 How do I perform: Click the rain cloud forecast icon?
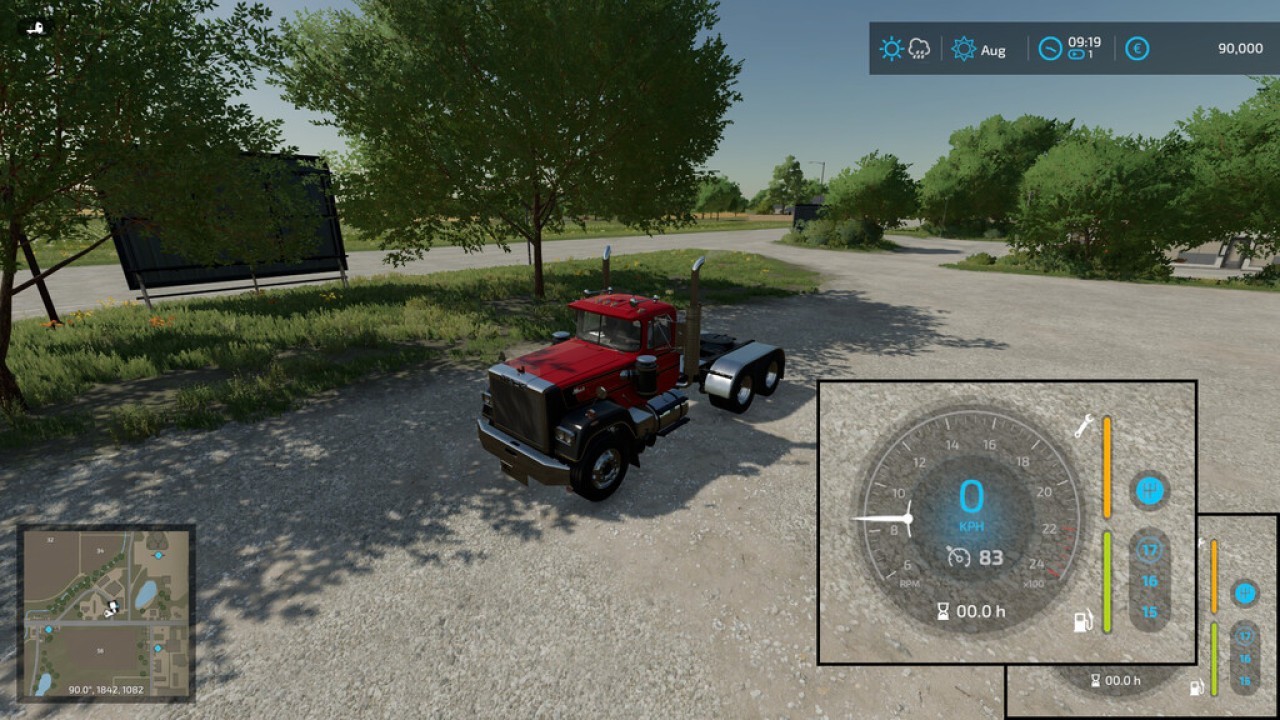click(x=917, y=46)
